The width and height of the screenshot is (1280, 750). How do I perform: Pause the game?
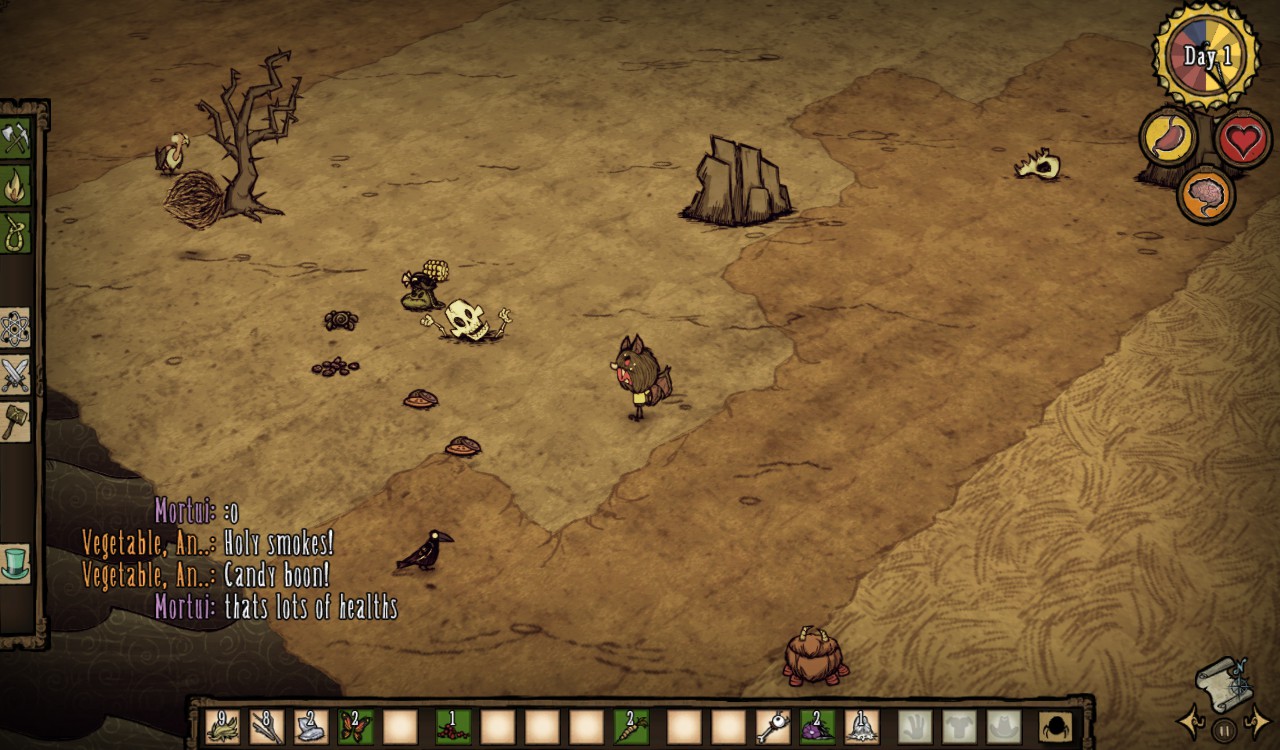coord(1224,729)
